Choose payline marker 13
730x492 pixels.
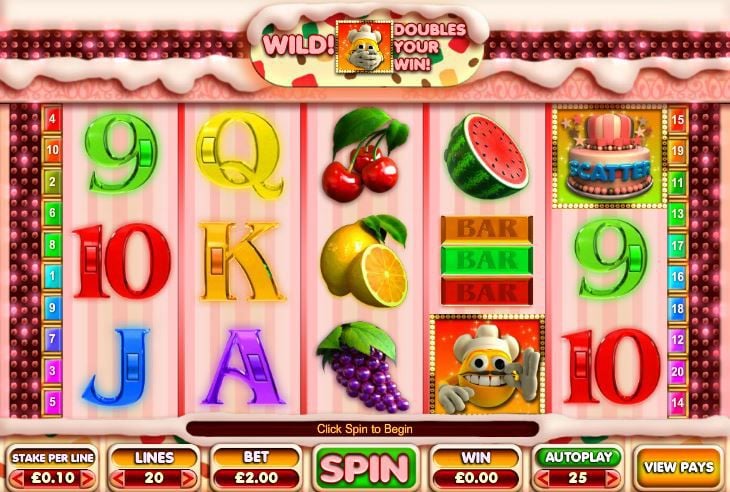pos(679,212)
